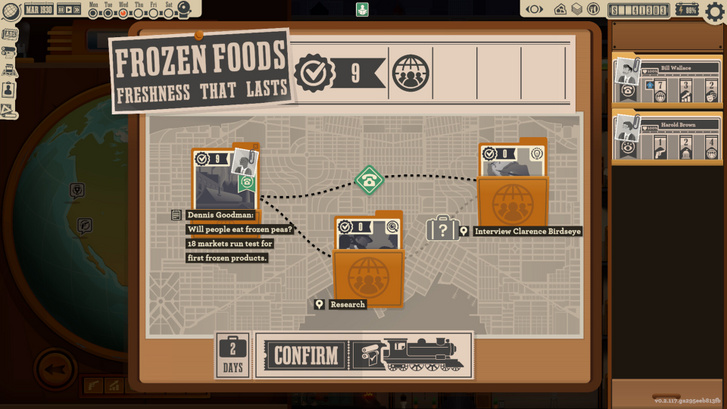Select Harold Brown's agent card

click(667, 137)
